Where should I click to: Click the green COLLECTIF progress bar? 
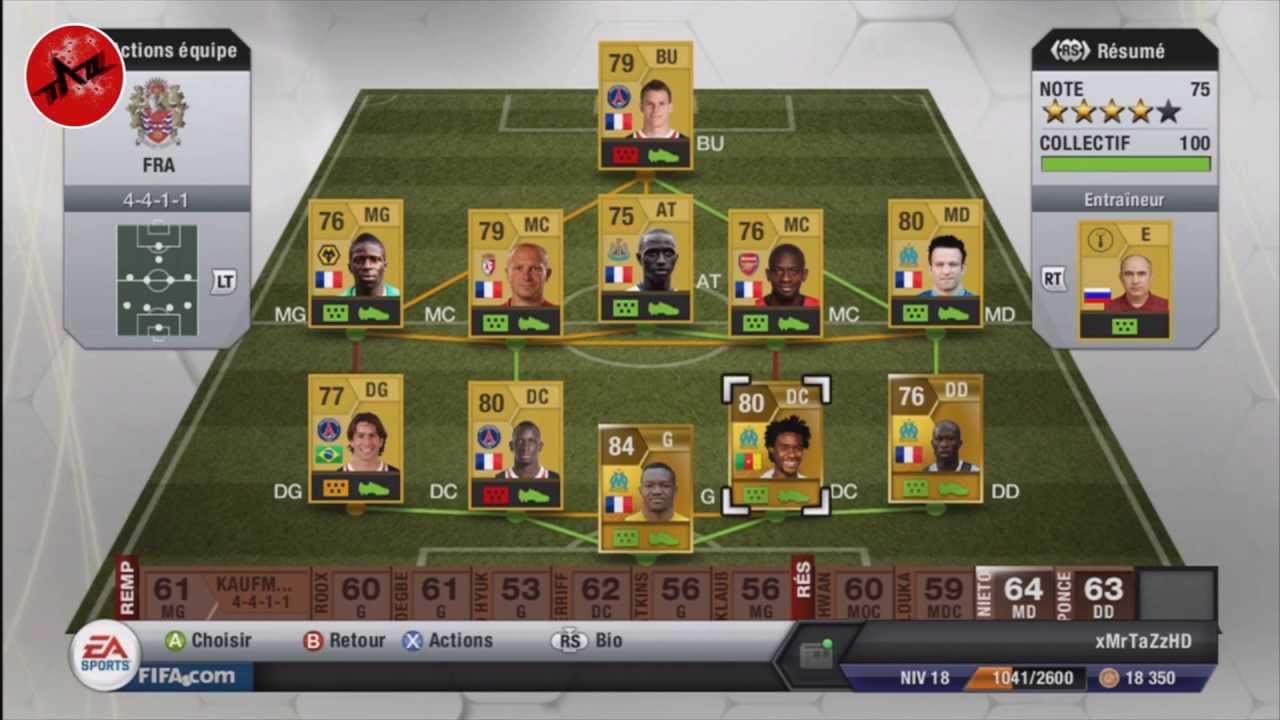pyautogui.click(x=1125, y=162)
